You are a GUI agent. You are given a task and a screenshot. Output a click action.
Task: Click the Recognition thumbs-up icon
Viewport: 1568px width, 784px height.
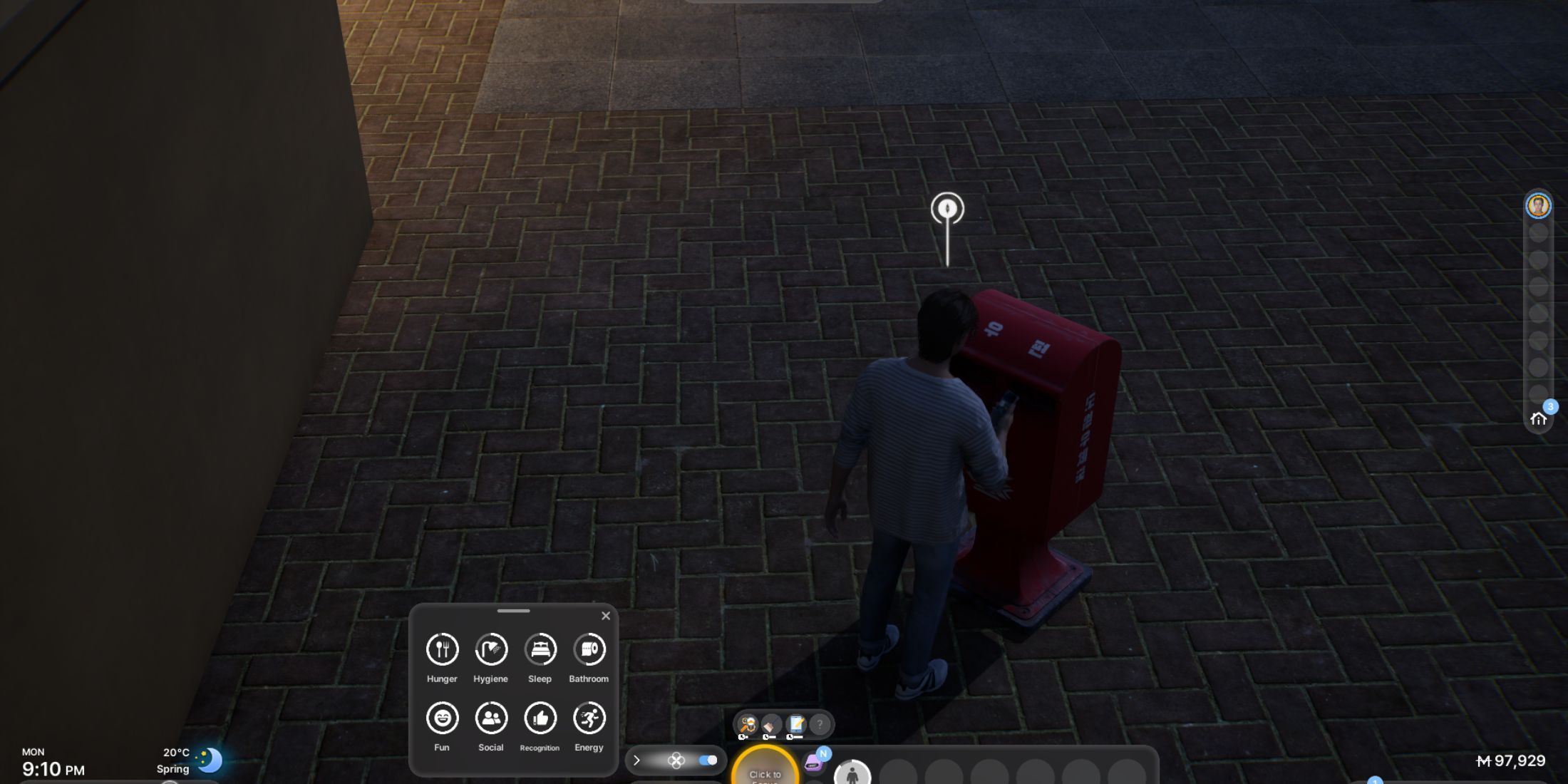[540, 718]
